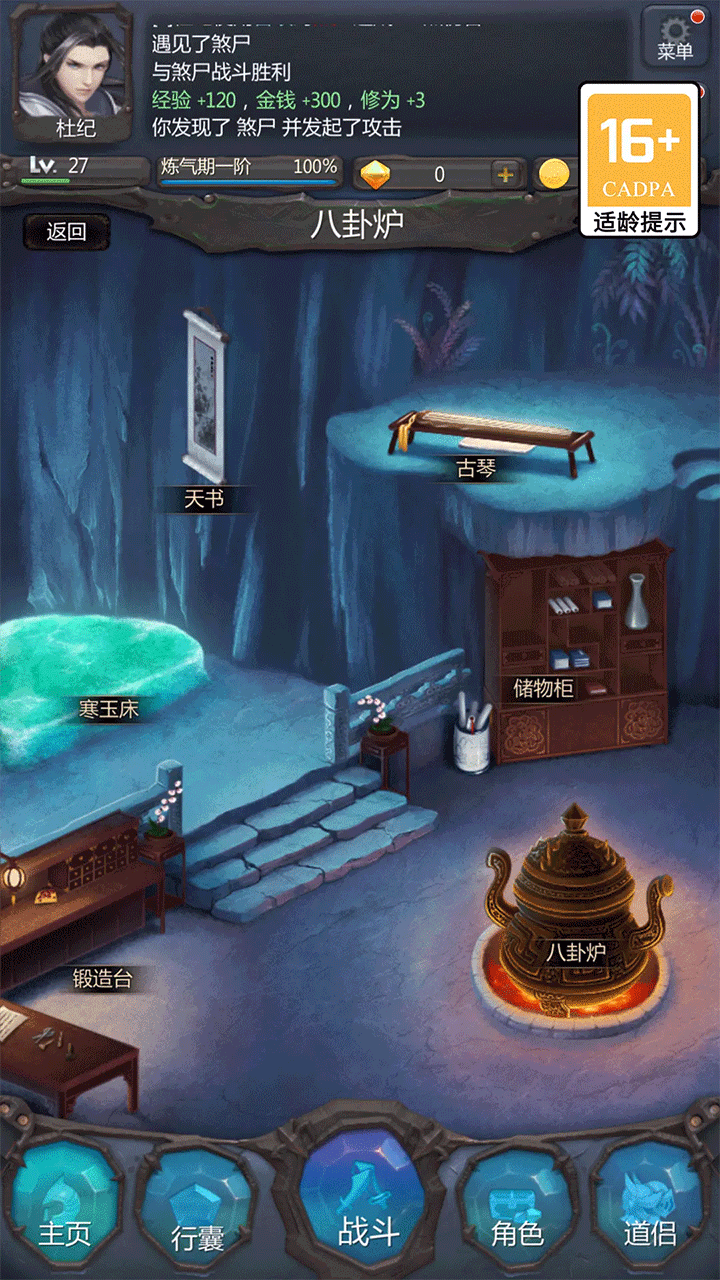Enter 战斗 battle mode
Image resolution: width=720 pixels, height=1280 pixels.
pos(366,1200)
